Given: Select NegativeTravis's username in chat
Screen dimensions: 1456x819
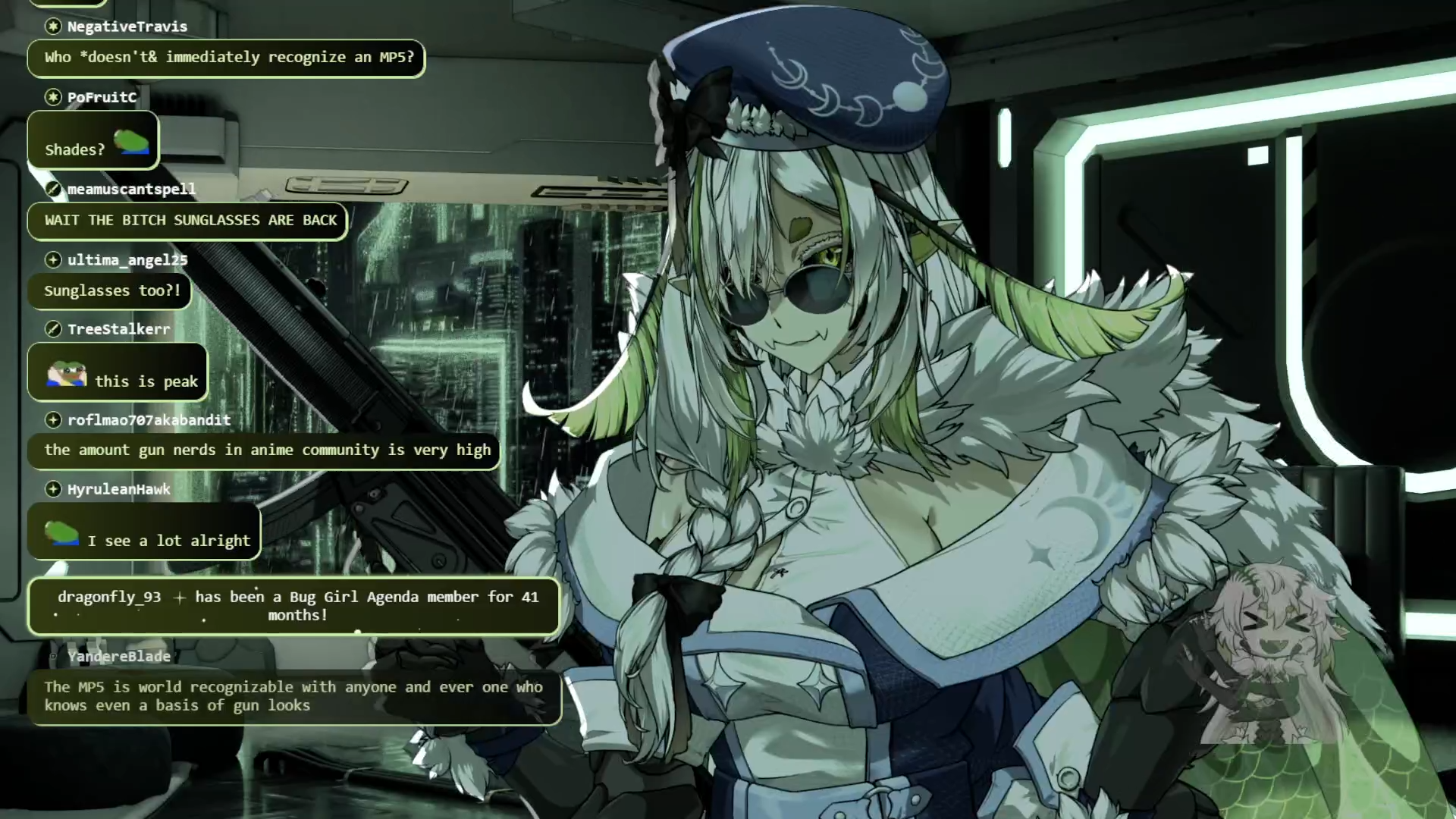Looking at the screenshot, I should 127,27.
